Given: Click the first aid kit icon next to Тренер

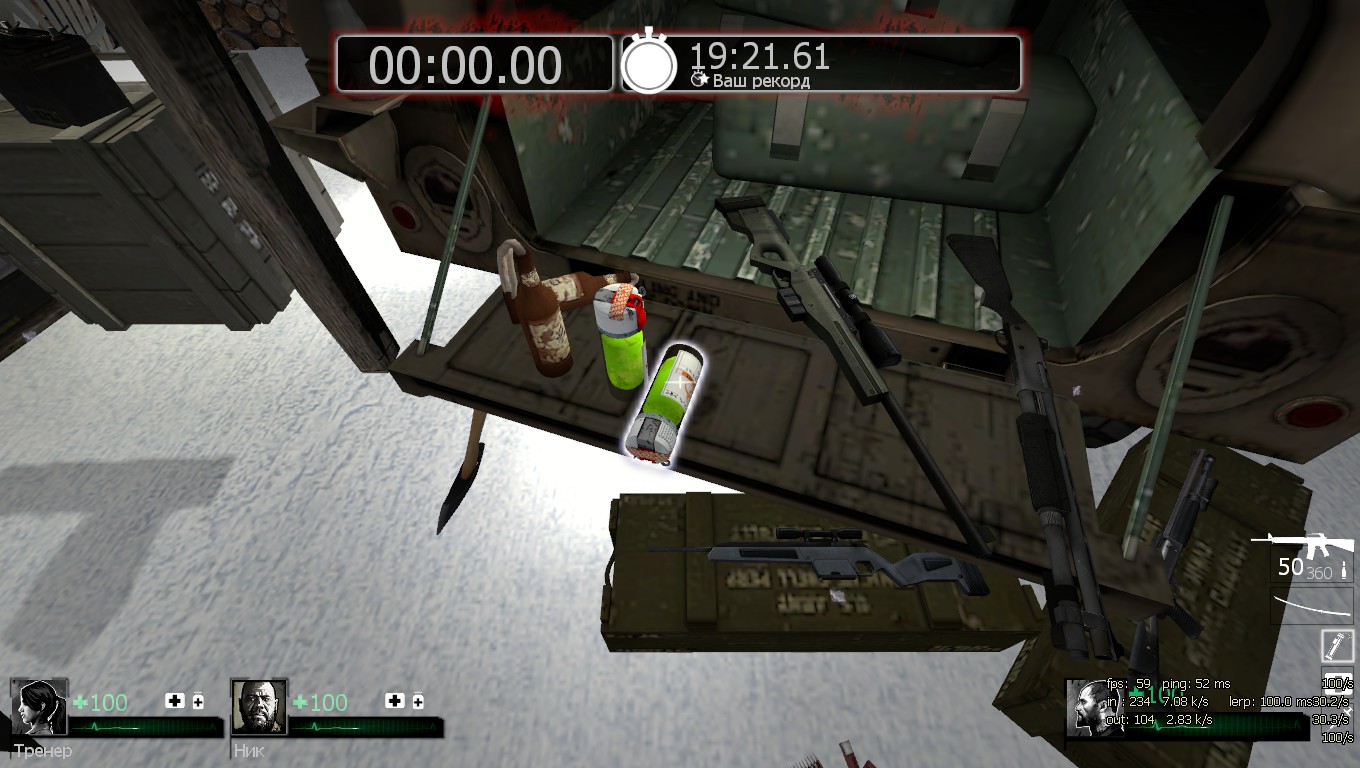Looking at the screenshot, I should (175, 701).
